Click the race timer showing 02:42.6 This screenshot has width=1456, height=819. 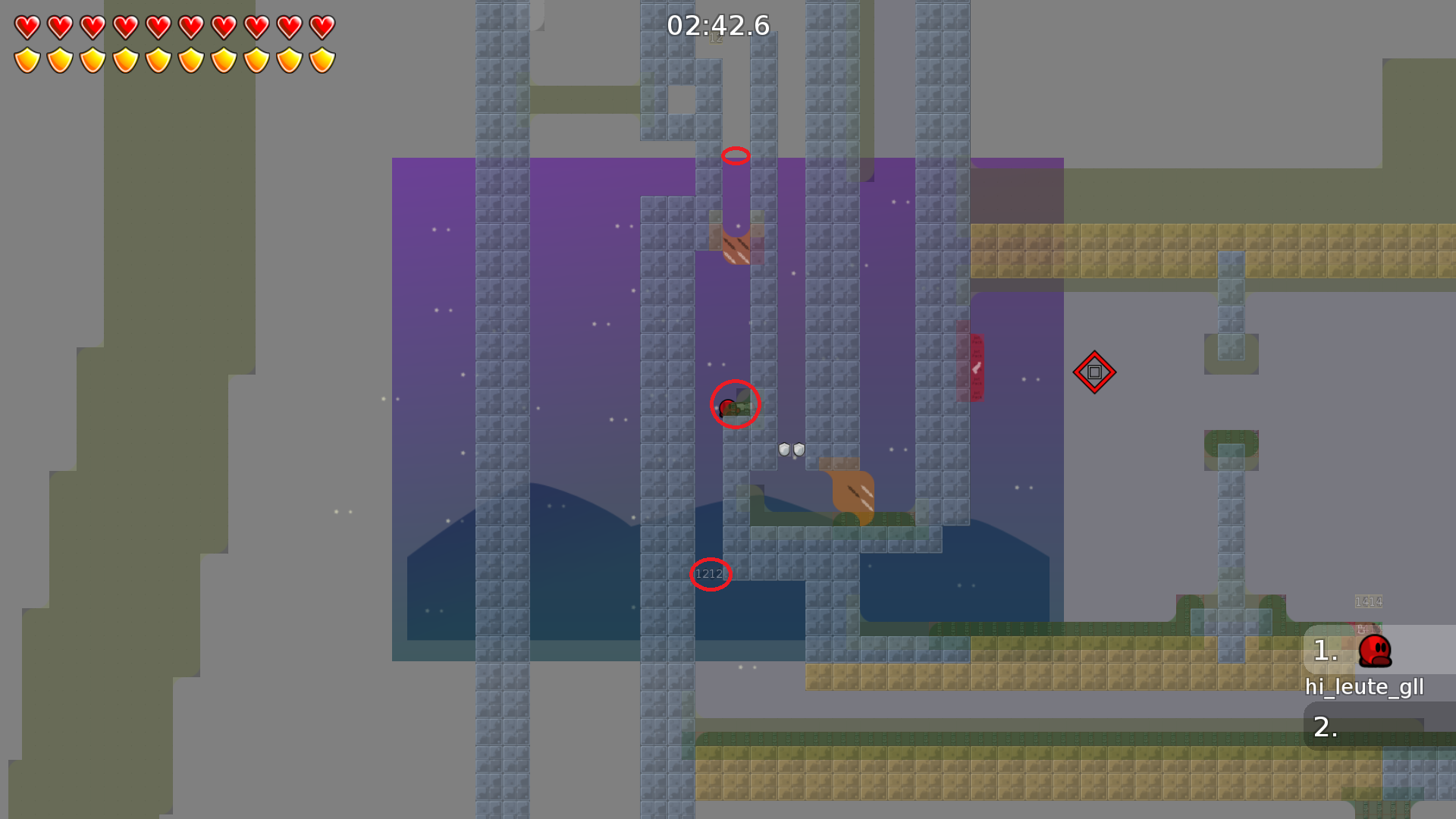717,25
